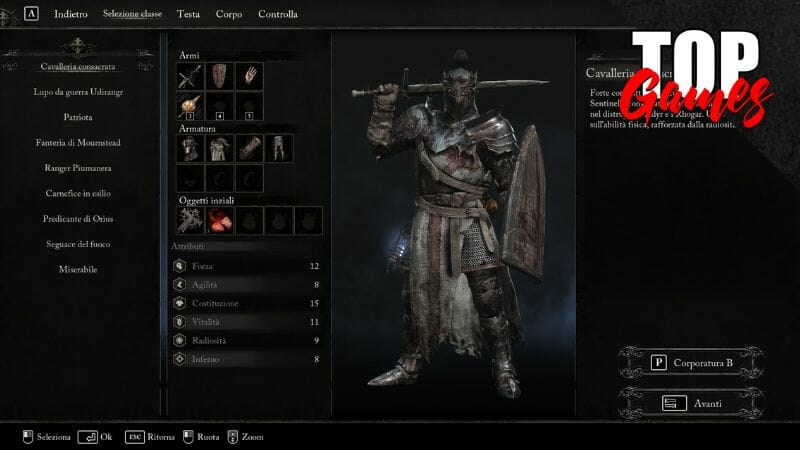Screen dimensions: 800x450
Task: Choose the Seguace del fuoco class
Action: [78, 244]
